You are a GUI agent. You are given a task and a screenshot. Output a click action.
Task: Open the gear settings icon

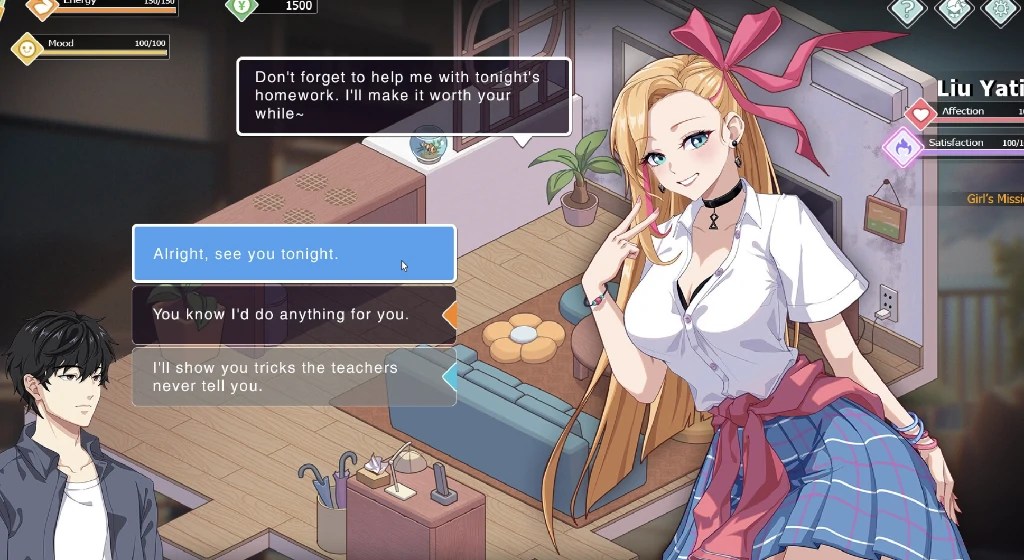point(1000,9)
